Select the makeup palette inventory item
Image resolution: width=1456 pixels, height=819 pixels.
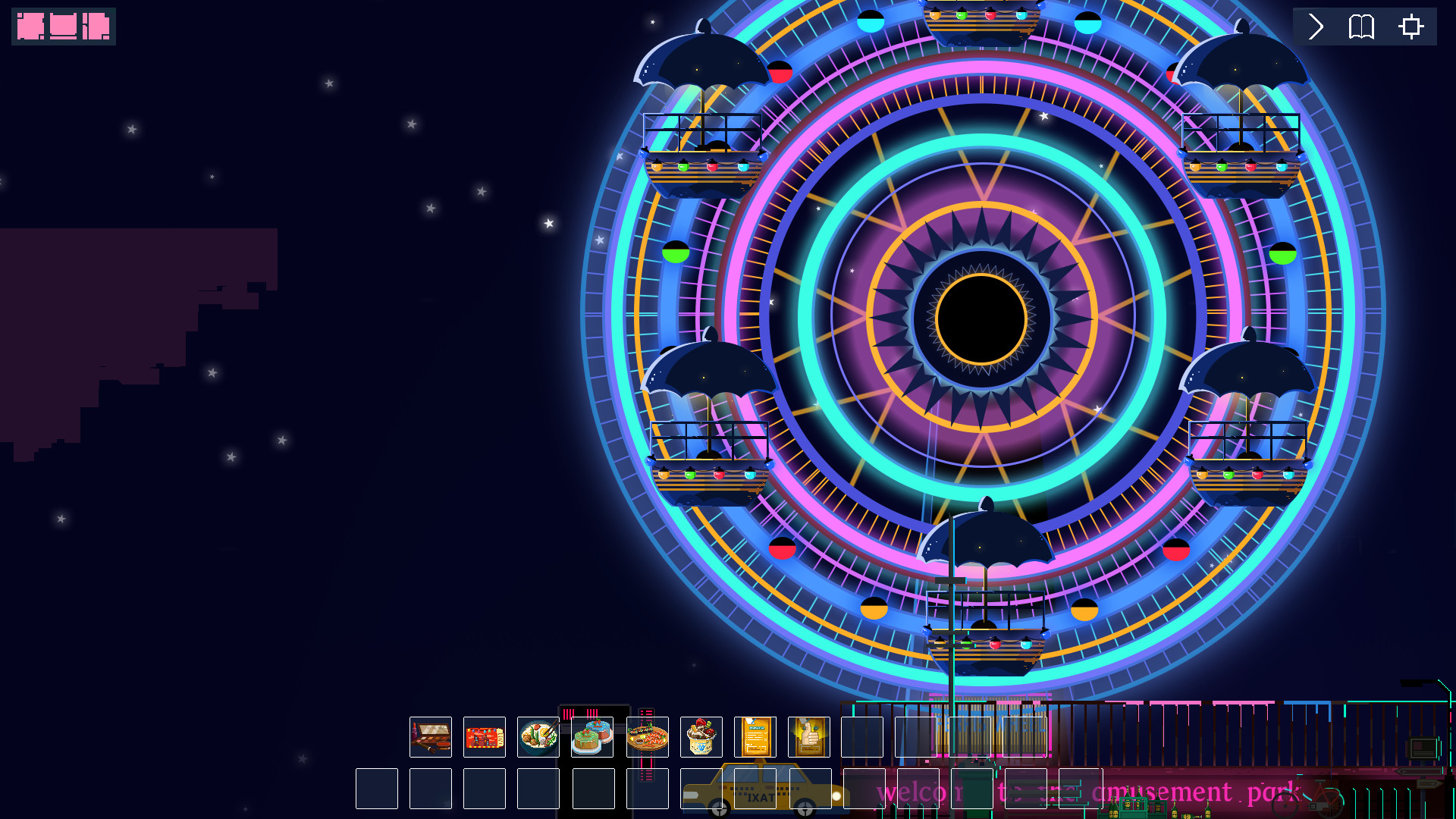pyautogui.click(x=430, y=736)
